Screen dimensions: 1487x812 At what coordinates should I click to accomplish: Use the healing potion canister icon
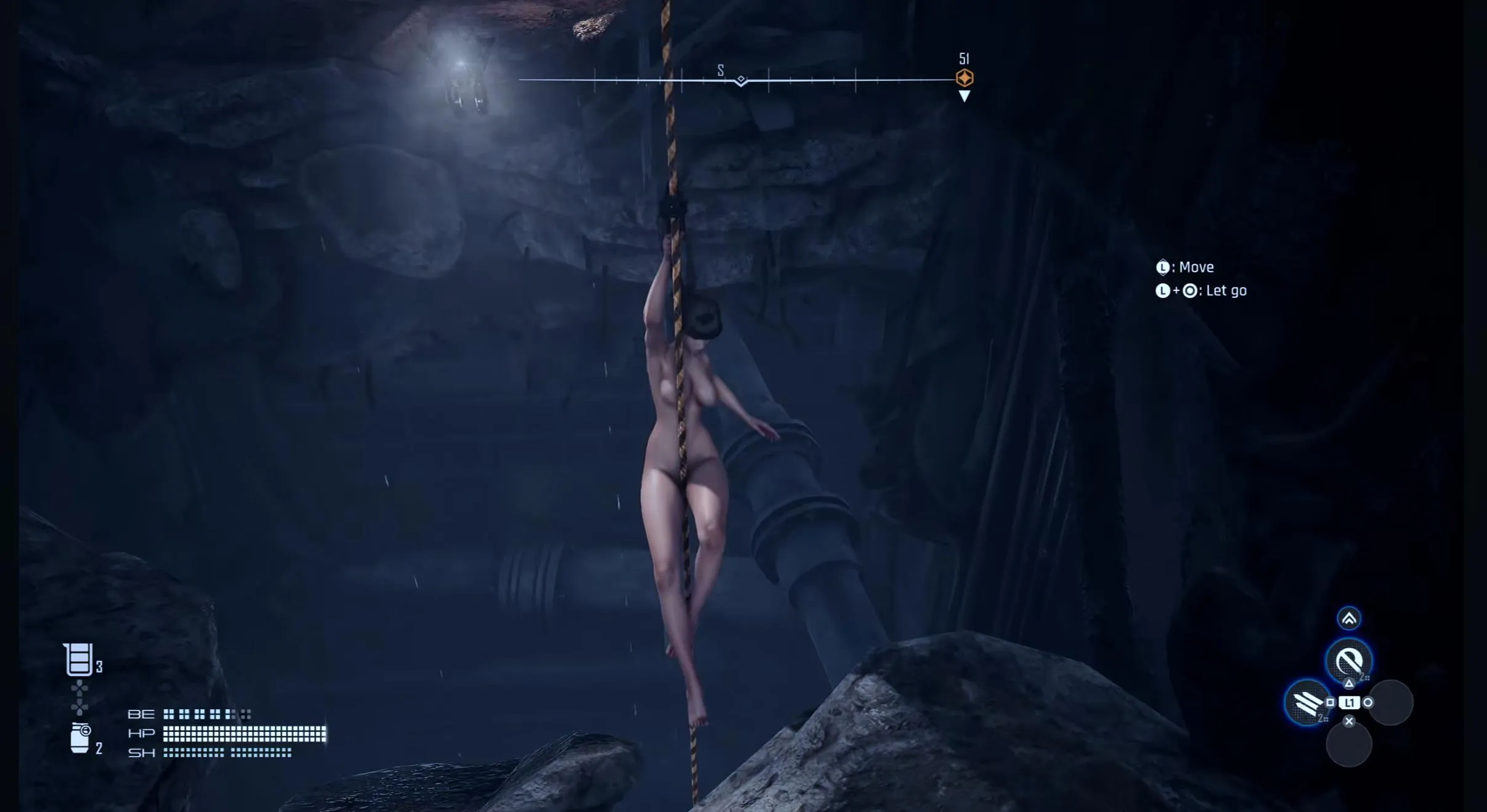pos(78,659)
